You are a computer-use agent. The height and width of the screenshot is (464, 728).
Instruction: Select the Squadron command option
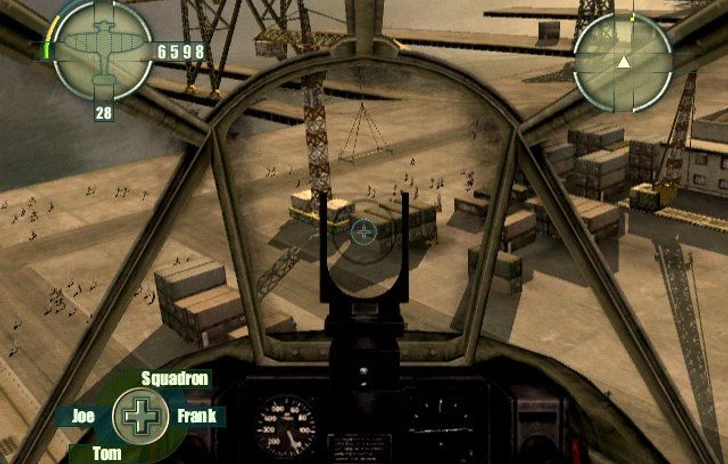pos(175,378)
